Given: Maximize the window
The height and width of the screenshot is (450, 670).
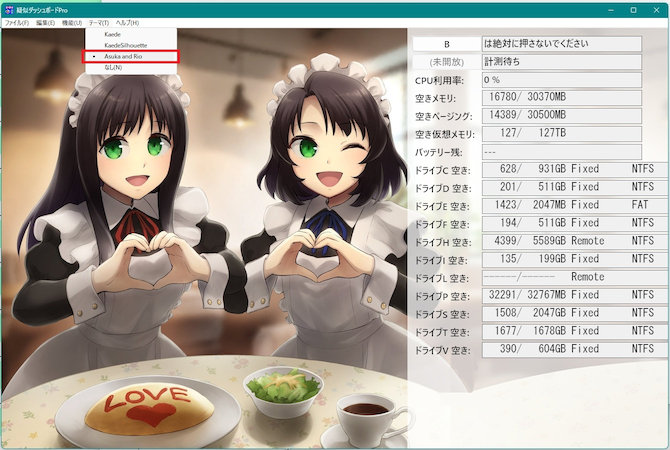Looking at the screenshot, I should (633, 9).
